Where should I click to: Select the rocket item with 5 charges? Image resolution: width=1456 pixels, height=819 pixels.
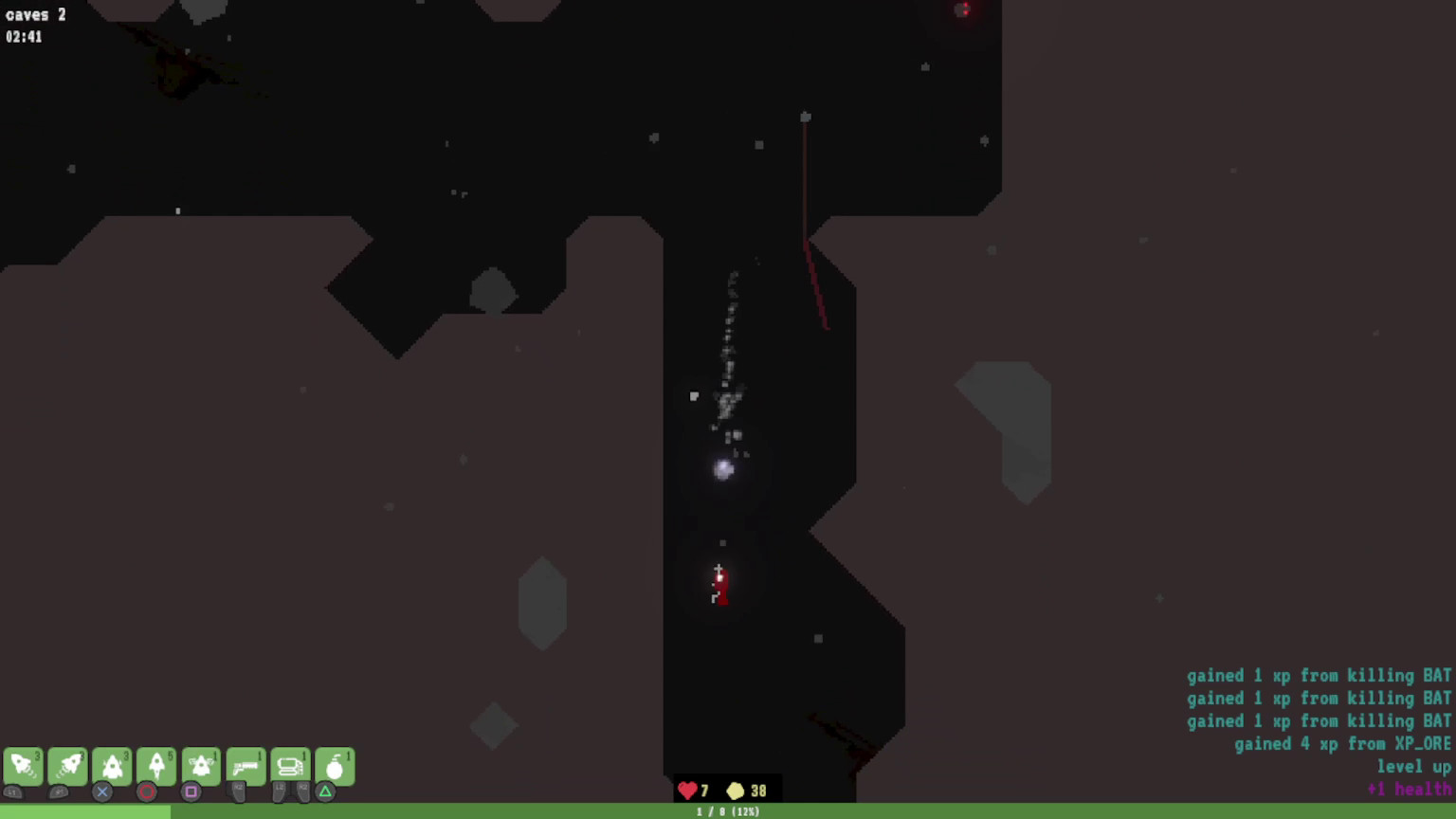click(x=157, y=766)
